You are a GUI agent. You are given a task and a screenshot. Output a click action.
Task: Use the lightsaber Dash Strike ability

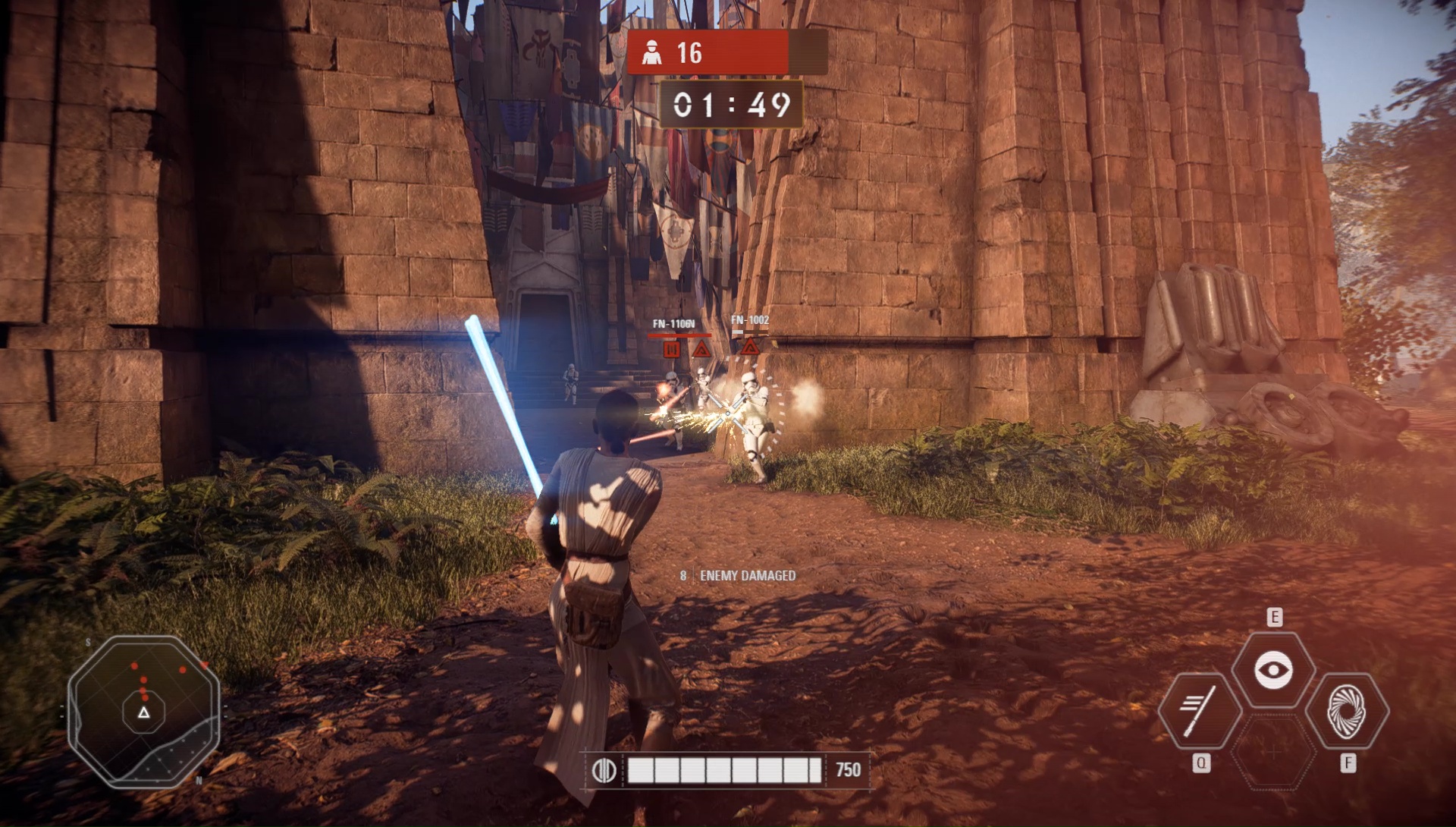1200,711
